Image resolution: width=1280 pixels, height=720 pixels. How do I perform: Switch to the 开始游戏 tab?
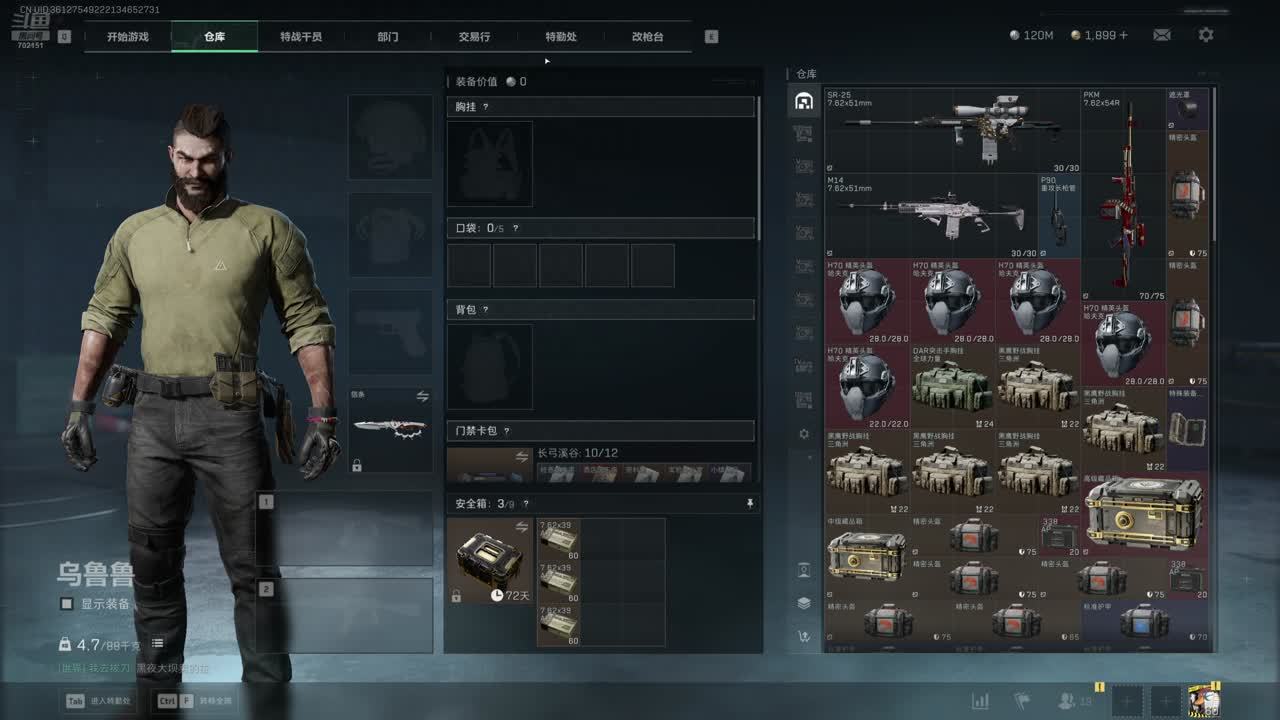coord(128,37)
